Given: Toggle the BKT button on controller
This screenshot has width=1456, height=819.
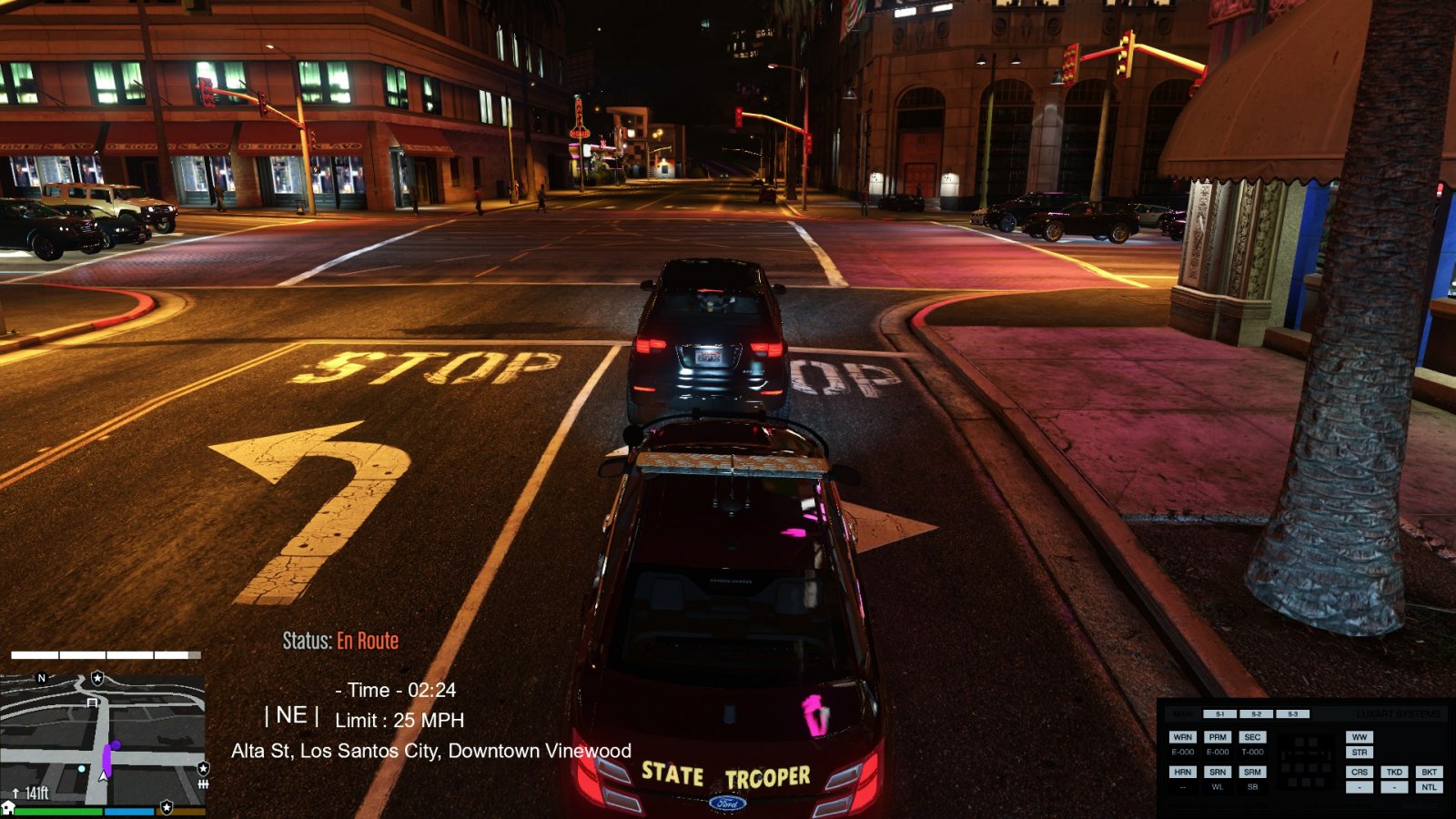Looking at the screenshot, I should pos(1429,772).
